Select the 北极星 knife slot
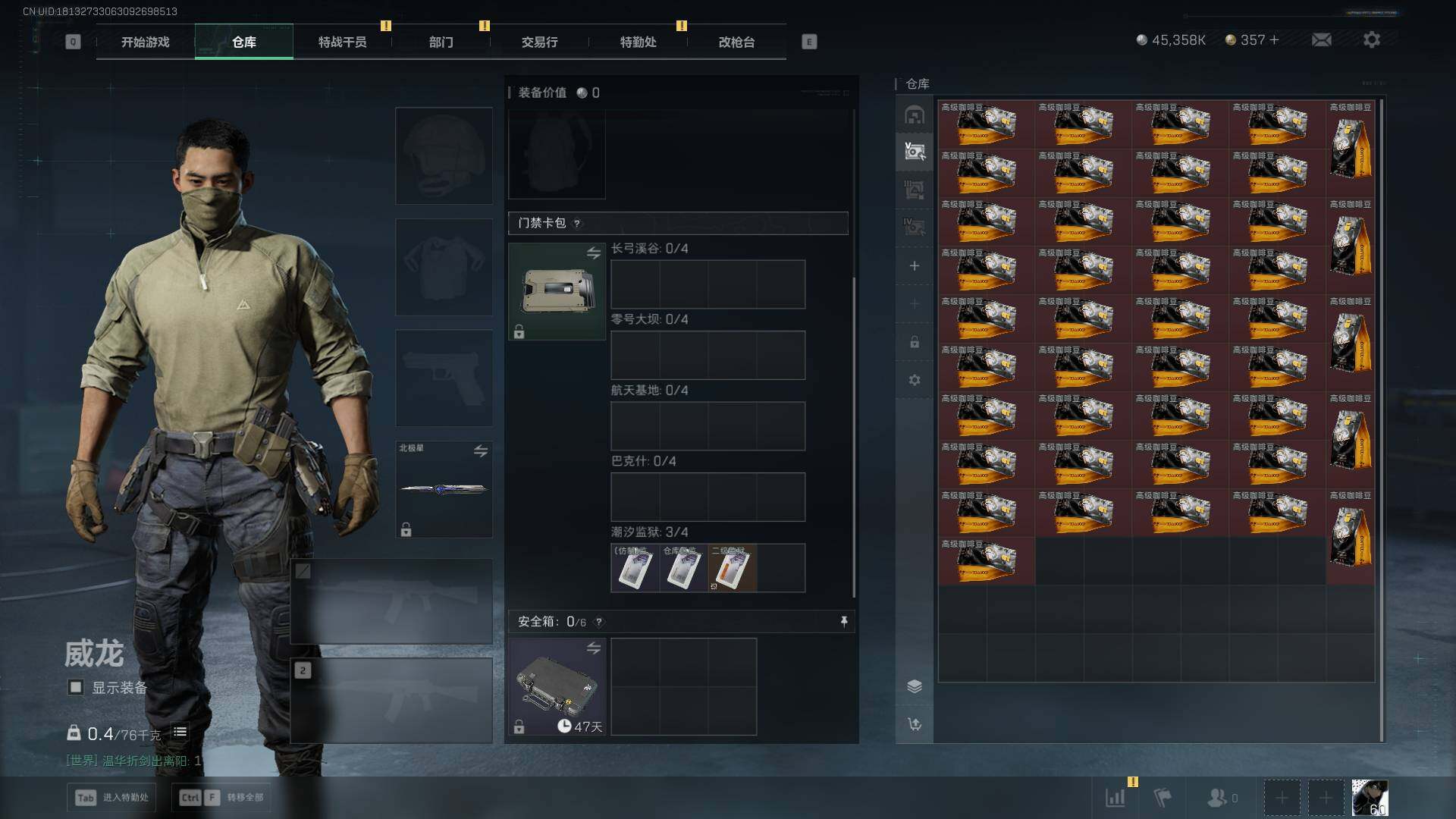The image size is (1456, 819). point(444,489)
